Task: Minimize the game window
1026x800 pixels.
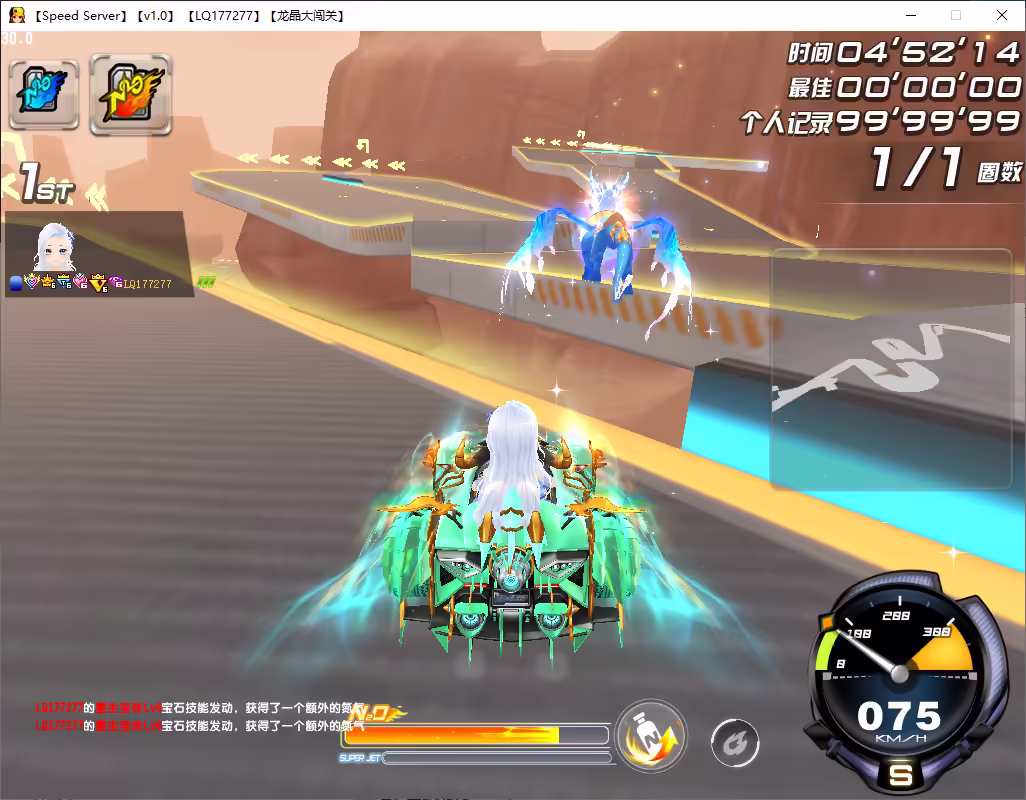Action: (x=910, y=15)
